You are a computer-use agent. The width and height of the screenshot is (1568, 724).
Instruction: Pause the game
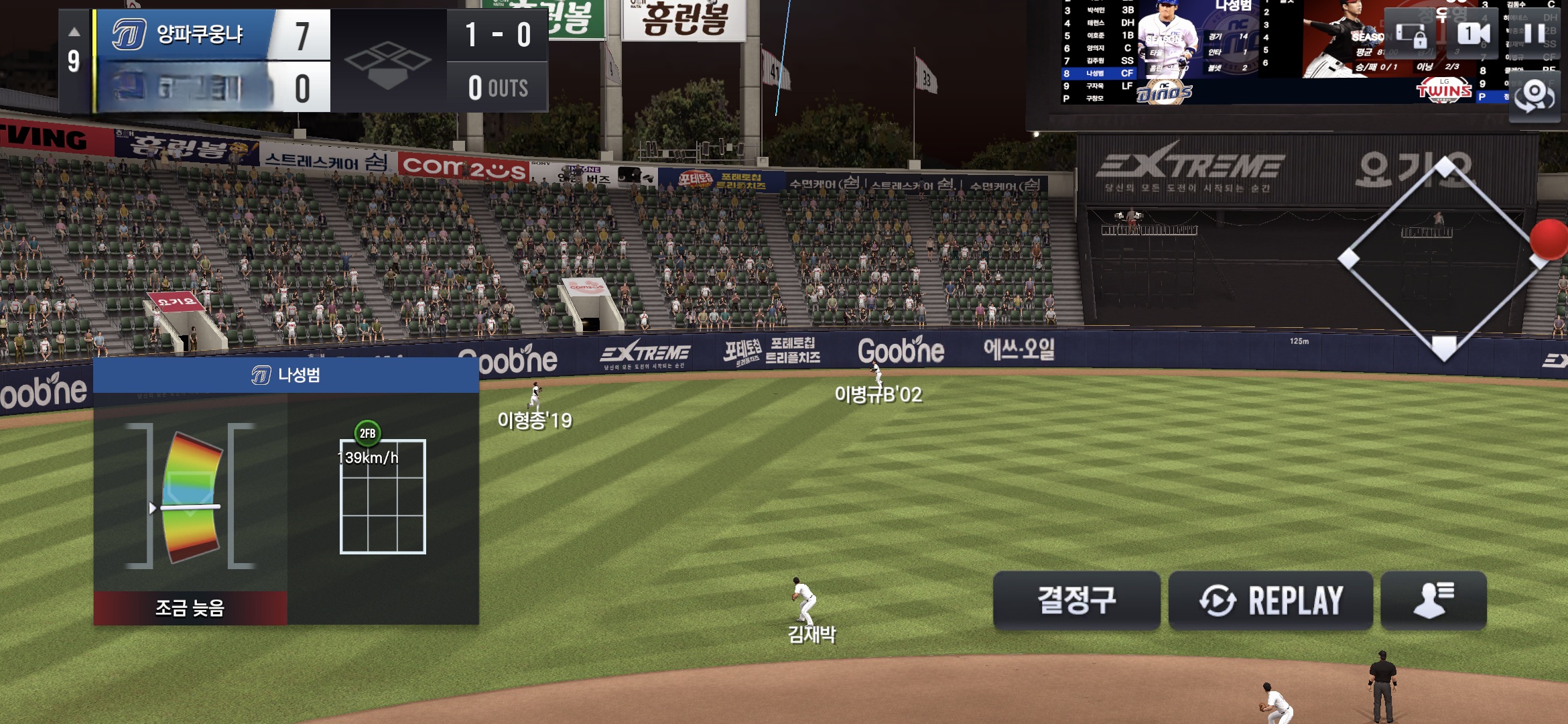pos(1534,34)
